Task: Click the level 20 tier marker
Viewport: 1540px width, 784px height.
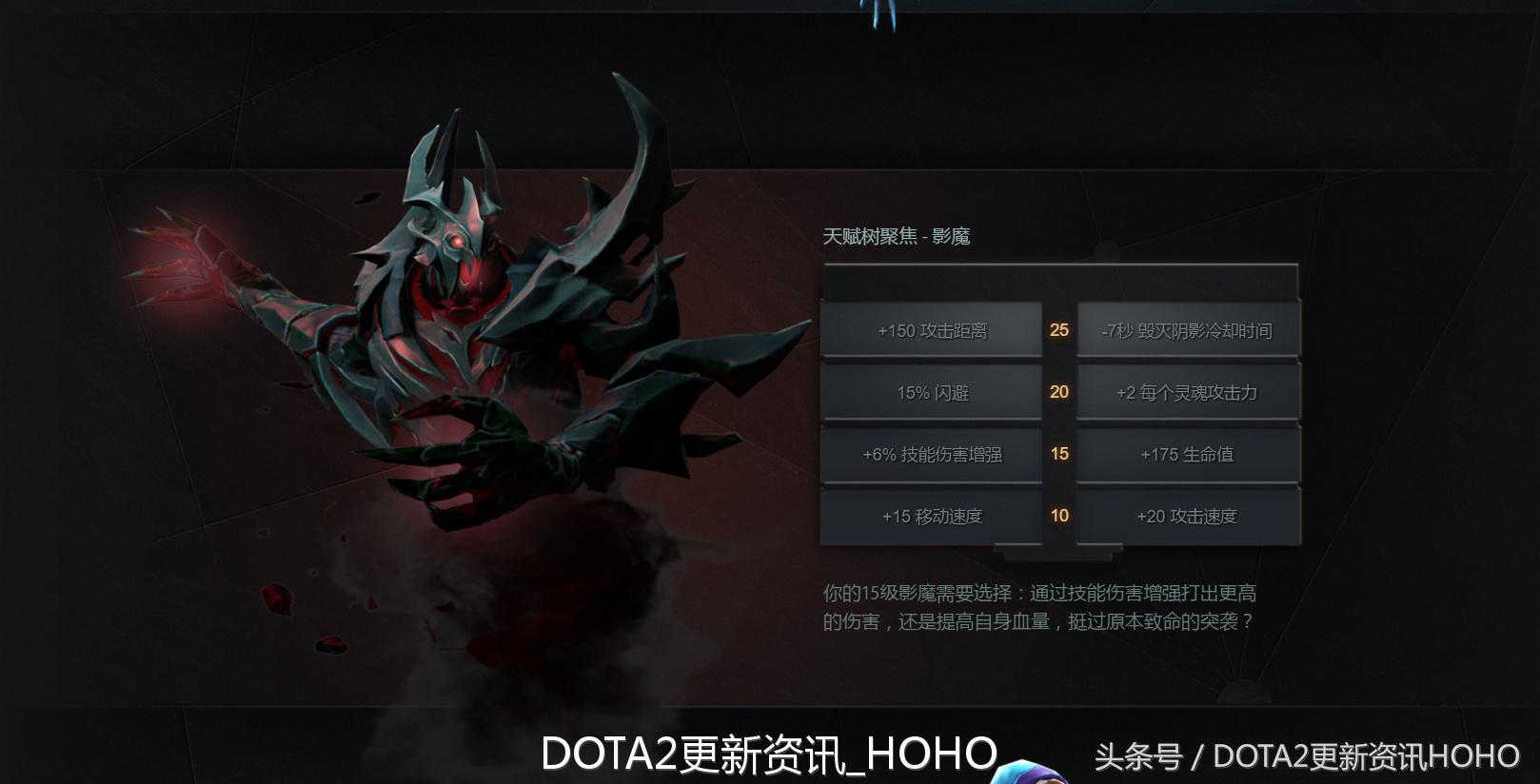Action: tap(1058, 392)
